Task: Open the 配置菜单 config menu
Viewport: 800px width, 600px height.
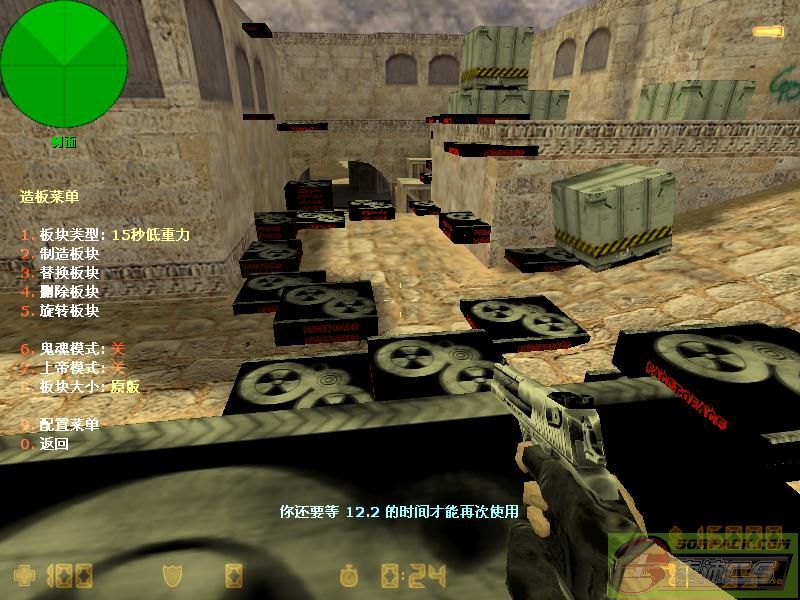Action: (x=68, y=425)
